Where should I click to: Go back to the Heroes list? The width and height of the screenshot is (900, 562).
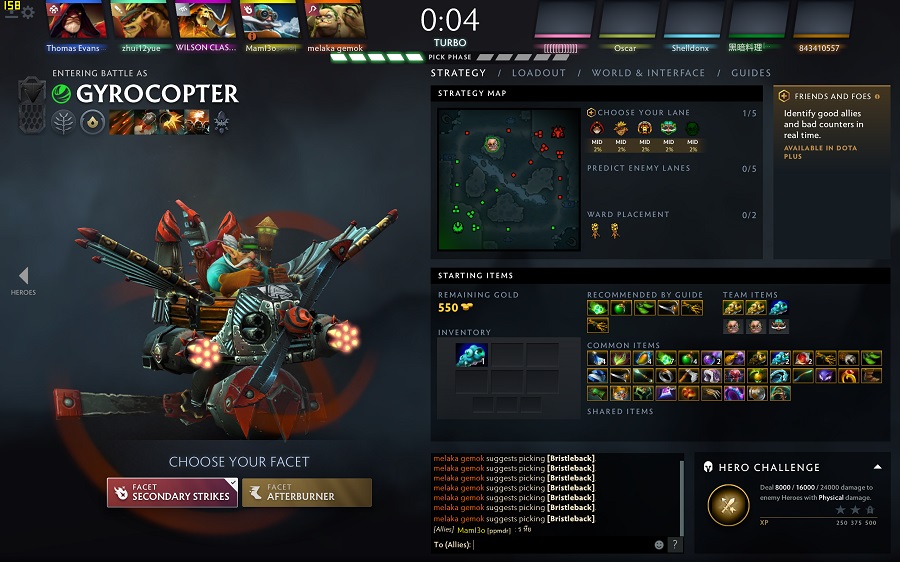pyautogui.click(x=23, y=280)
